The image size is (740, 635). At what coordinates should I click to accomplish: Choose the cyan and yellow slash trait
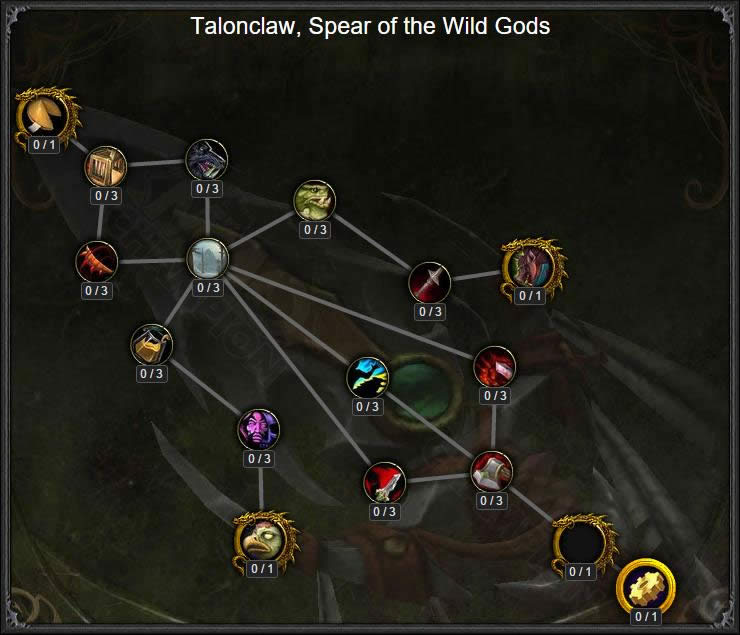point(367,378)
